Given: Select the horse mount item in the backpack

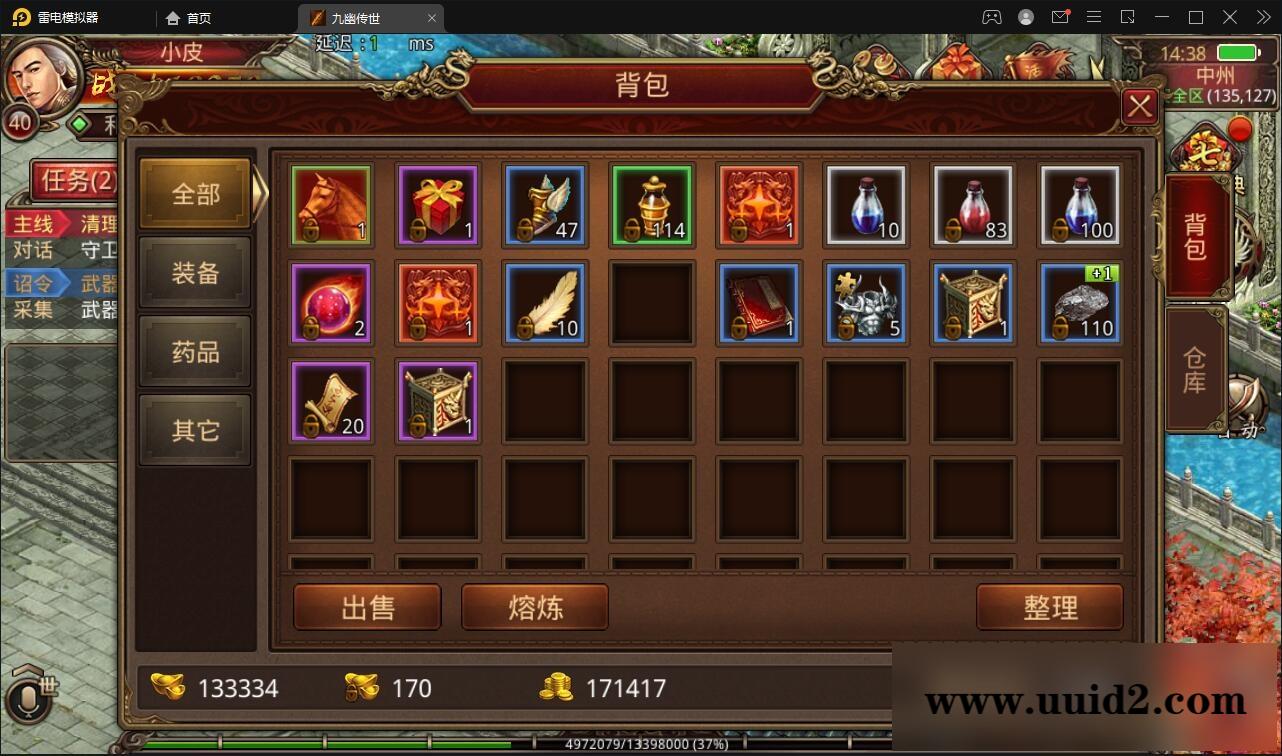Looking at the screenshot, I should click(x=331, y=205).
